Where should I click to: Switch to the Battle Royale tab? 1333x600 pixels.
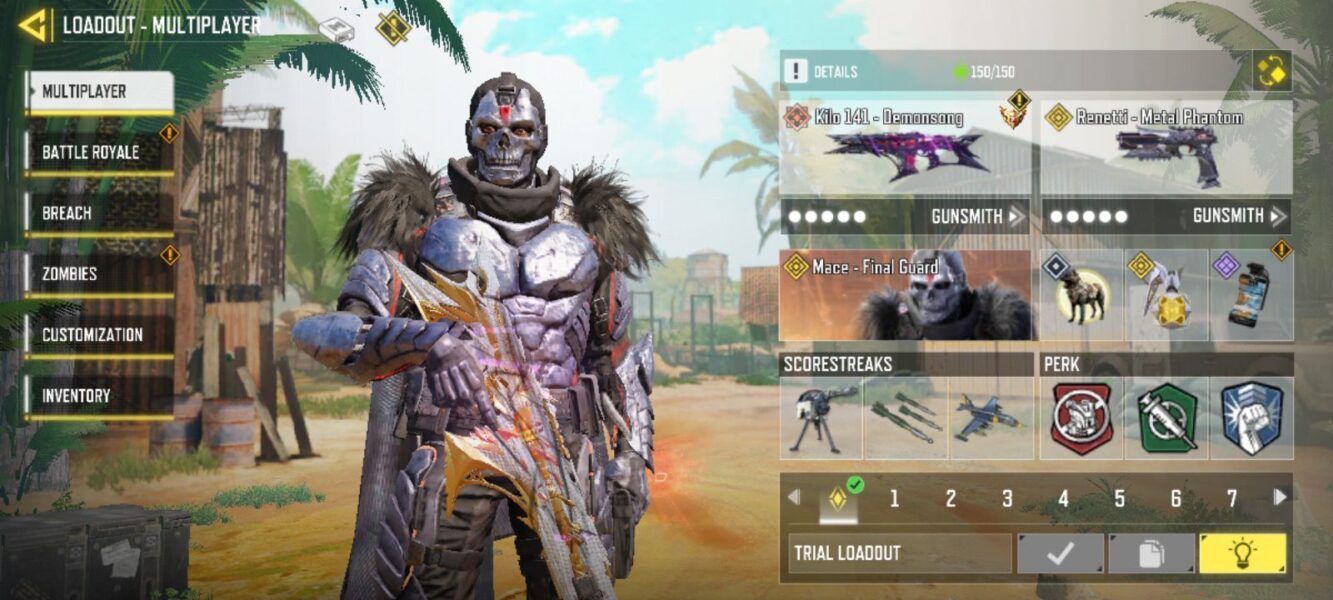point(98,153)
